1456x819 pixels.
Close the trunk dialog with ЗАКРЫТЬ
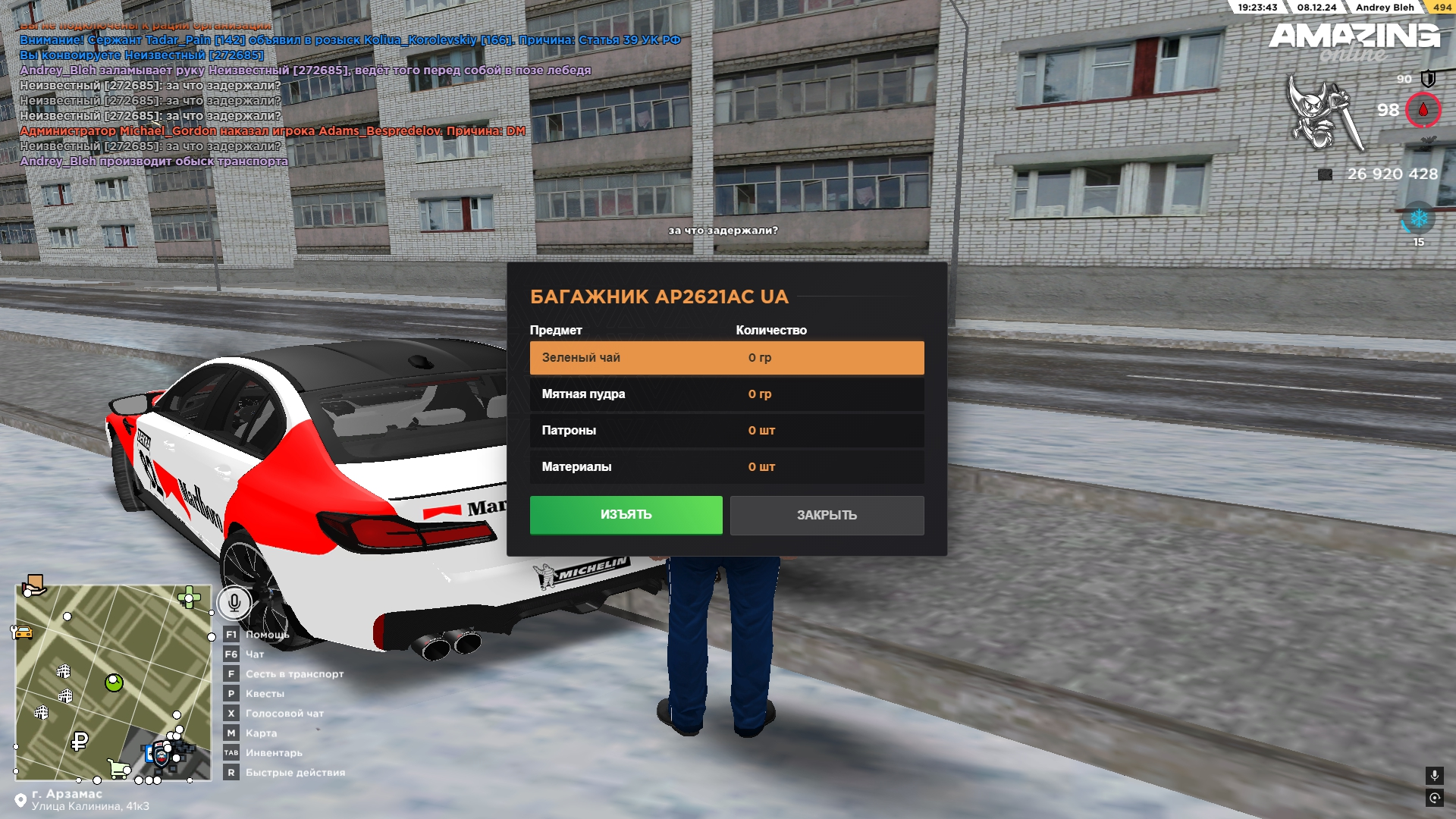827,516
